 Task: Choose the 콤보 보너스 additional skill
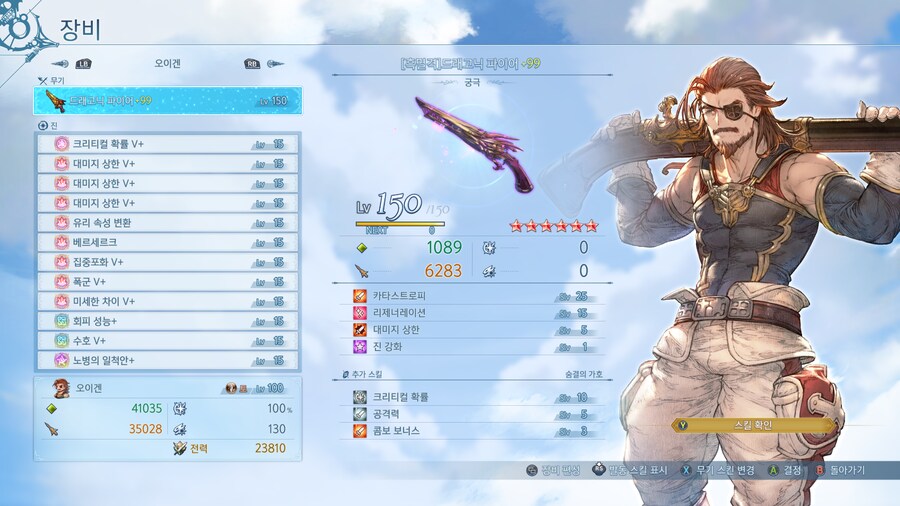[470, 431]
